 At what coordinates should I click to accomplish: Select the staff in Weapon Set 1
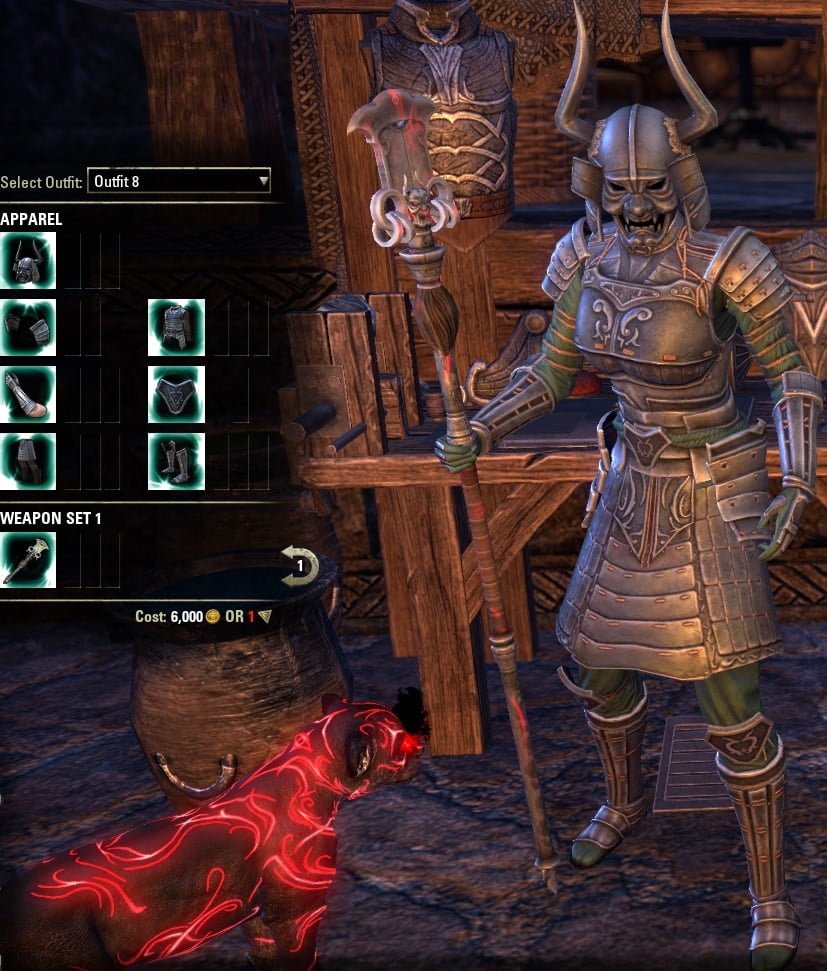(x=27, y=560)
